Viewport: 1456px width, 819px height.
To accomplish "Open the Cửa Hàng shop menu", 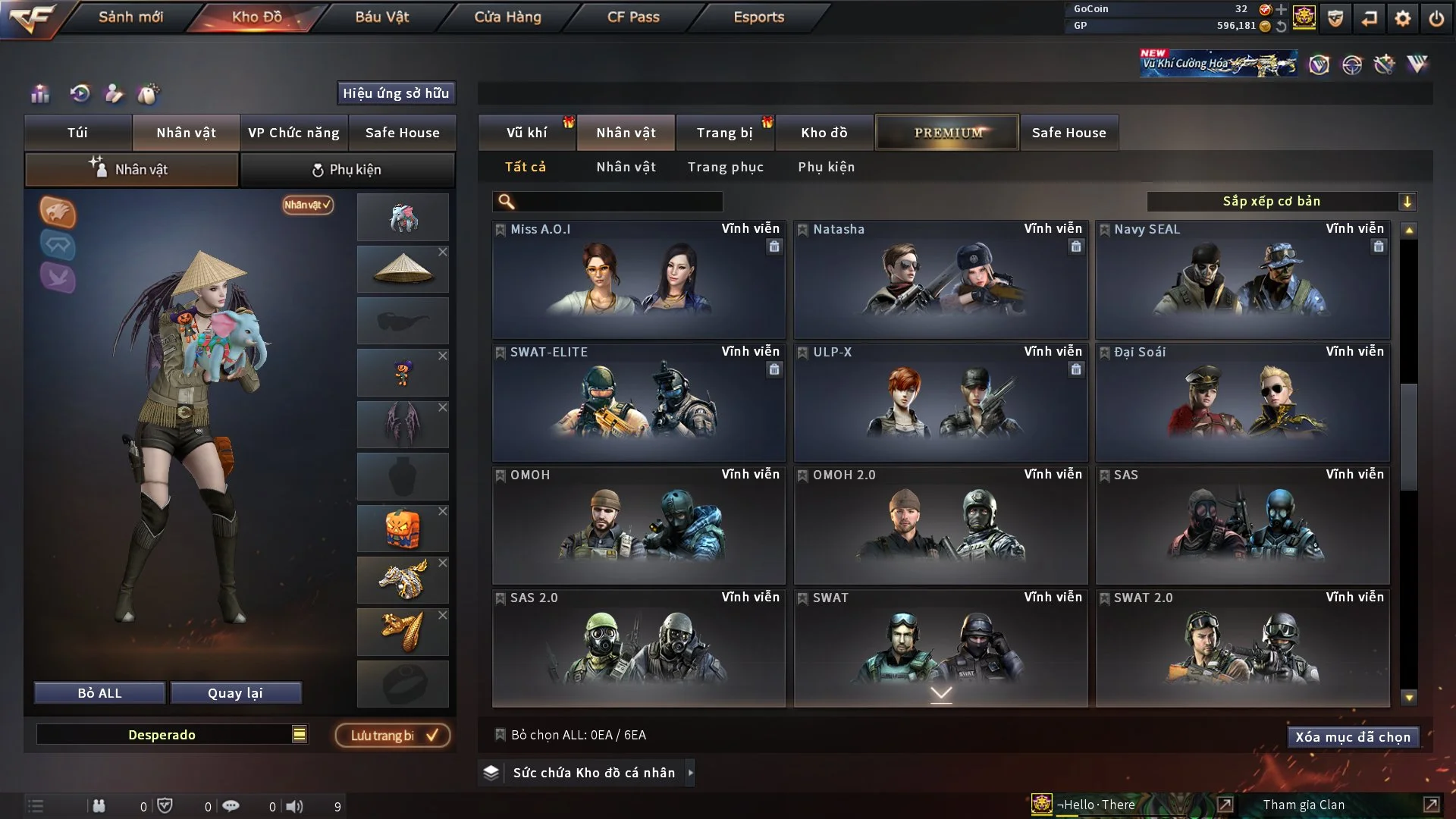I will click(x=507, y=17).
